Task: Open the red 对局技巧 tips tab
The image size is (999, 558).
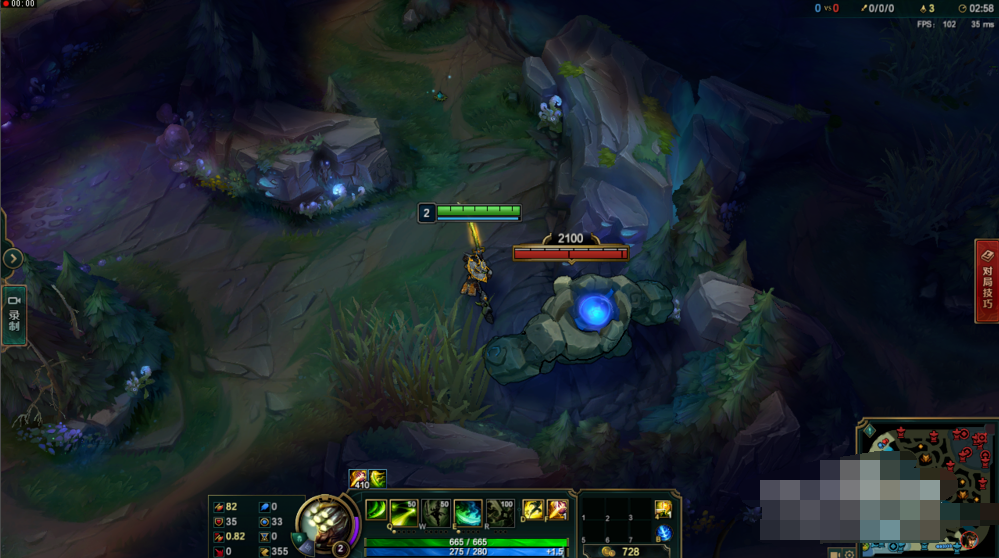Action: tap(987, 281)
